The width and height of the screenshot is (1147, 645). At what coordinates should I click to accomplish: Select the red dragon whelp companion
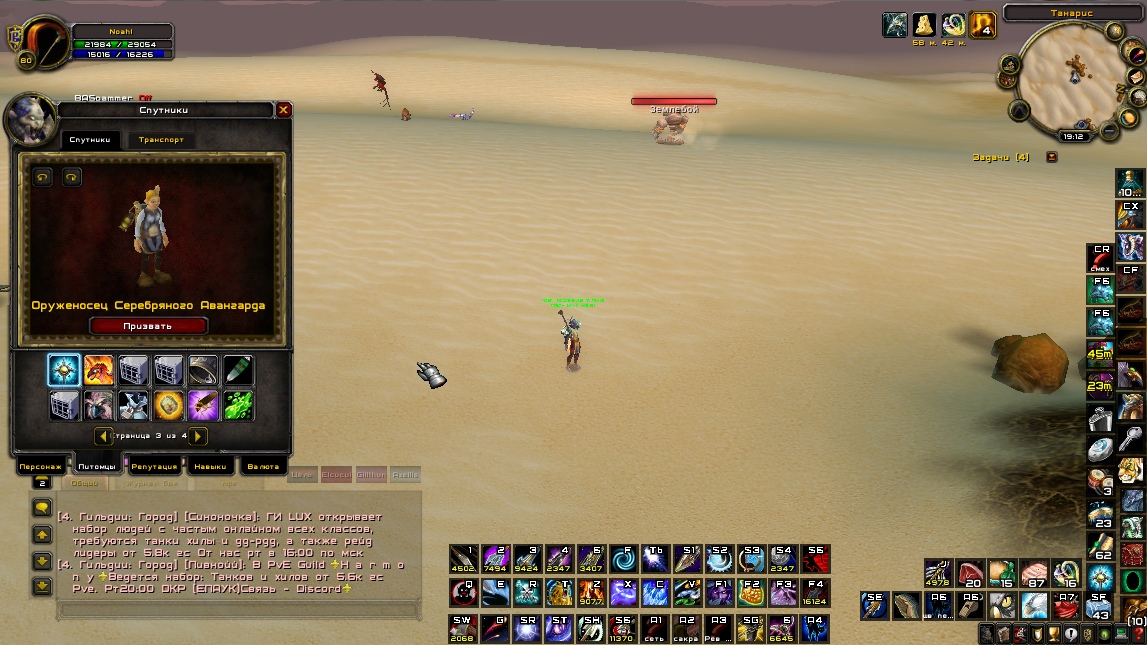click(99, 371)
